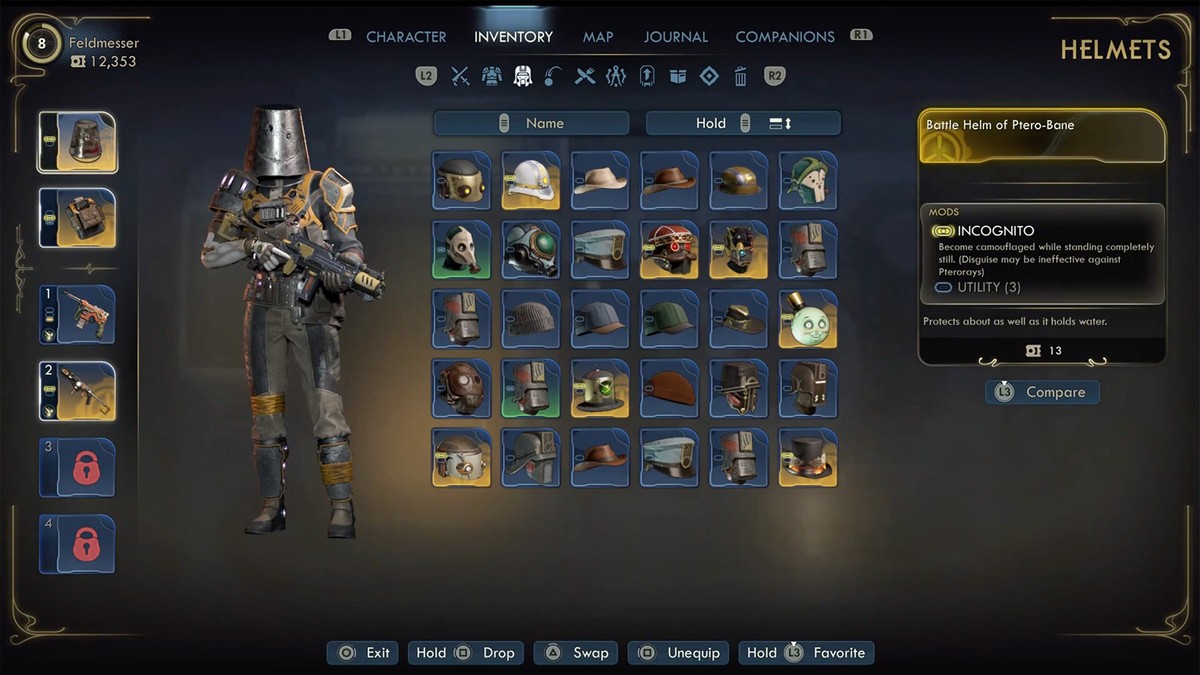Go to the Journal tab
Screen dimensions: 1200x675
(675, 37)
